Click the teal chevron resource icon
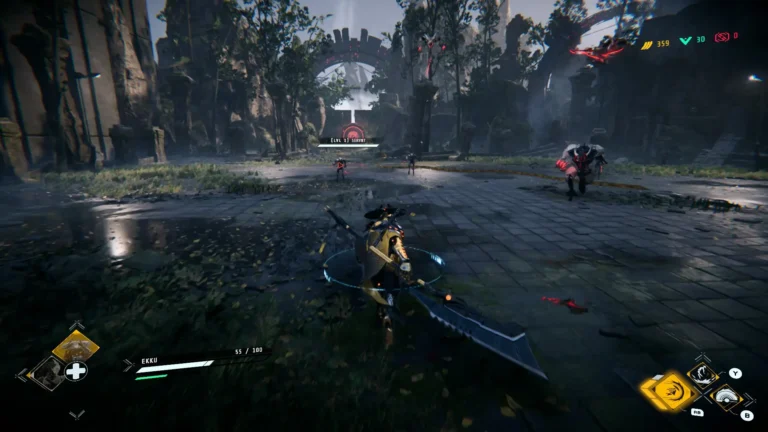Screen dimensions: 768x432 686,41
